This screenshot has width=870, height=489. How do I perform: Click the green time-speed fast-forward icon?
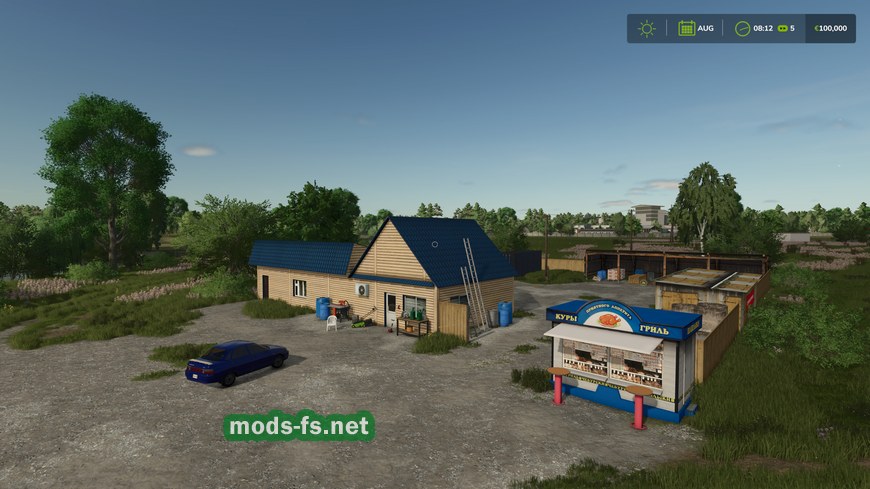tap(782, 28)
